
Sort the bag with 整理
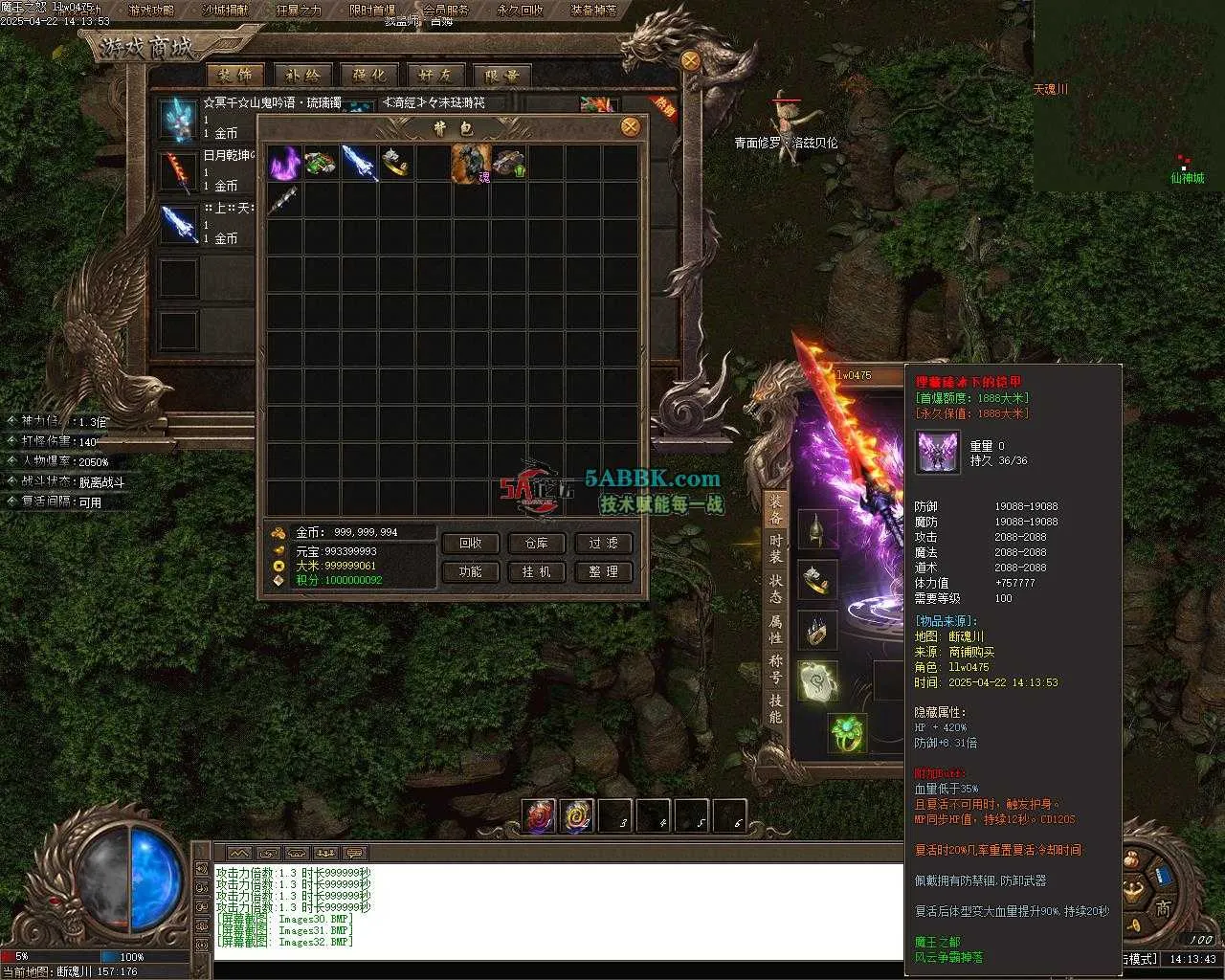point(603,571)
